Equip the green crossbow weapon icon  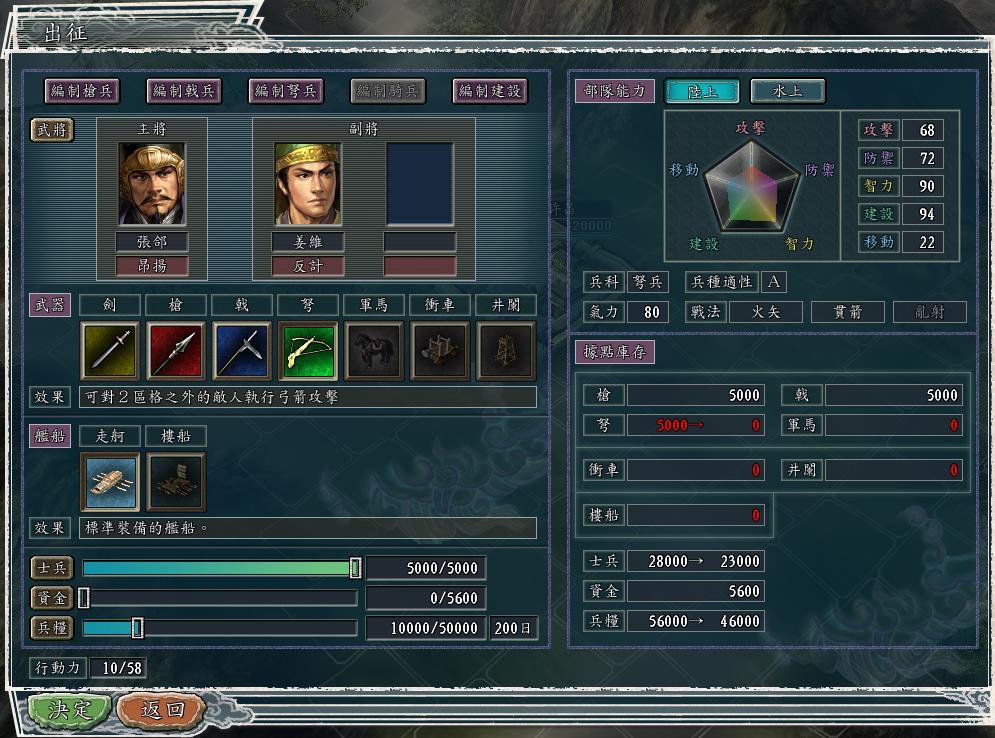click(x=308, y=351)
